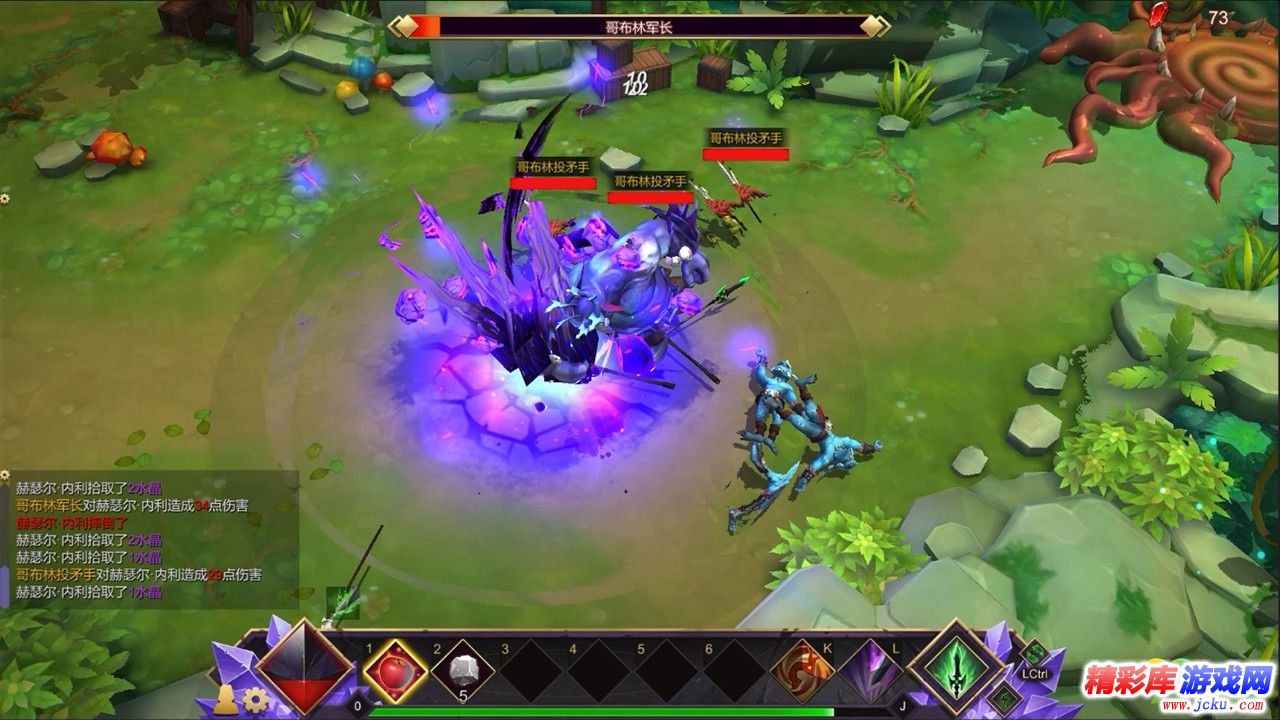This screenshot has height=720, width=1280.
Task: Click the combat log chat panel
Action: 150,540
